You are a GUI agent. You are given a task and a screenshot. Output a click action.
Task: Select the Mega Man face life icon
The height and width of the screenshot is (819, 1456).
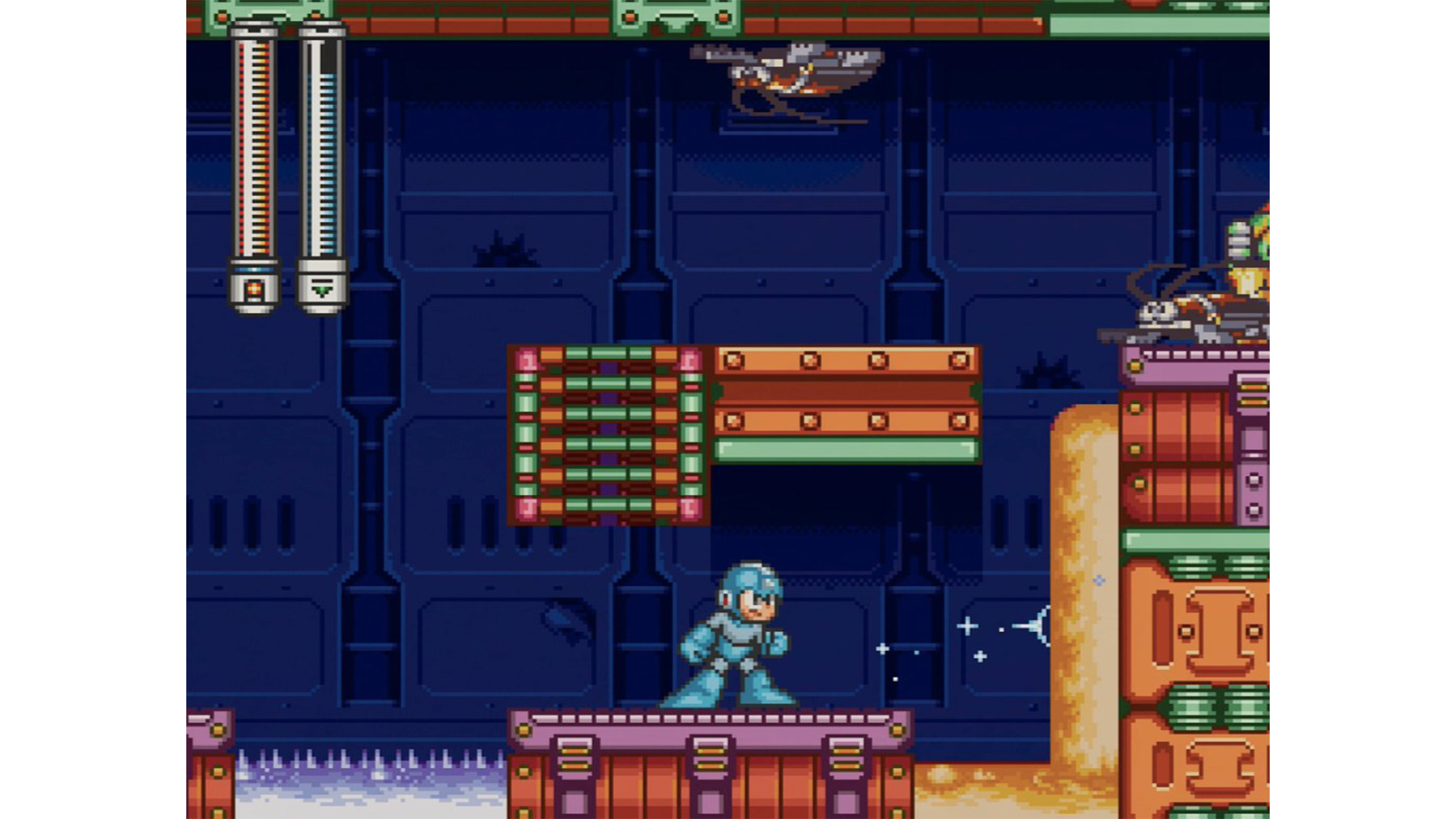(254, 290)
